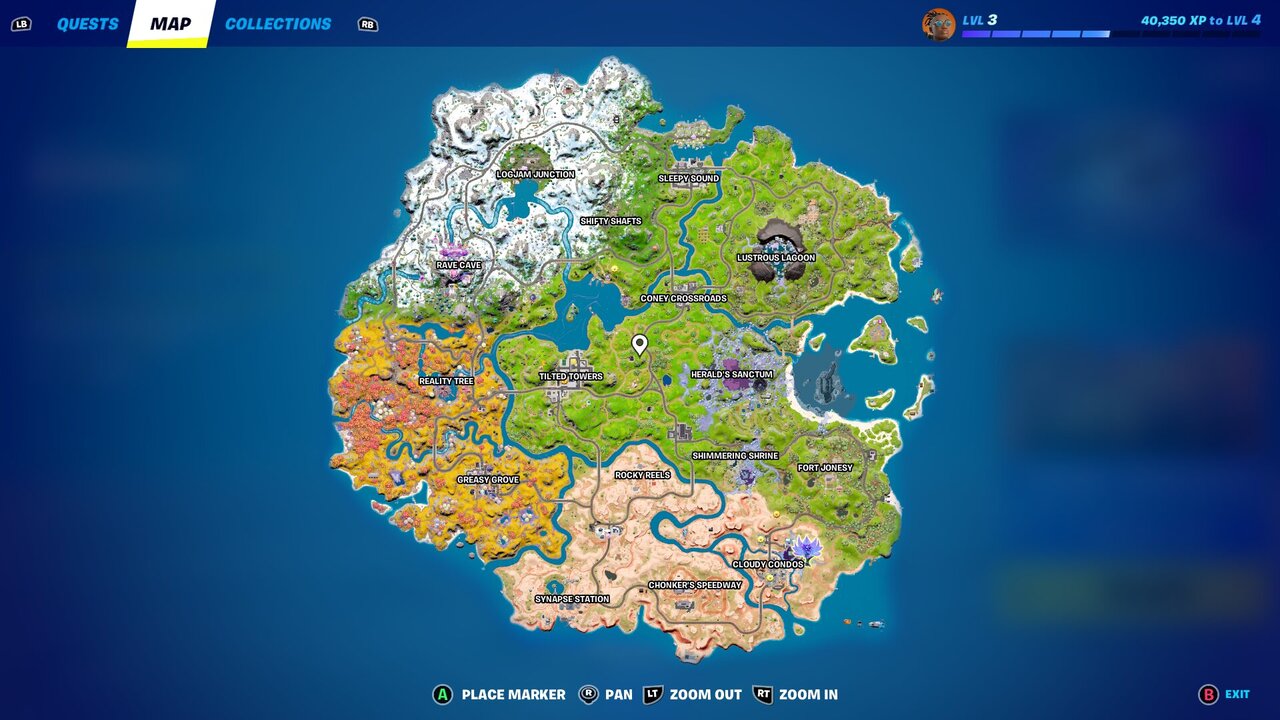Open the COLLECTIONS tab
Viewport: 1280px width, 720px height.
coord(276,23)
